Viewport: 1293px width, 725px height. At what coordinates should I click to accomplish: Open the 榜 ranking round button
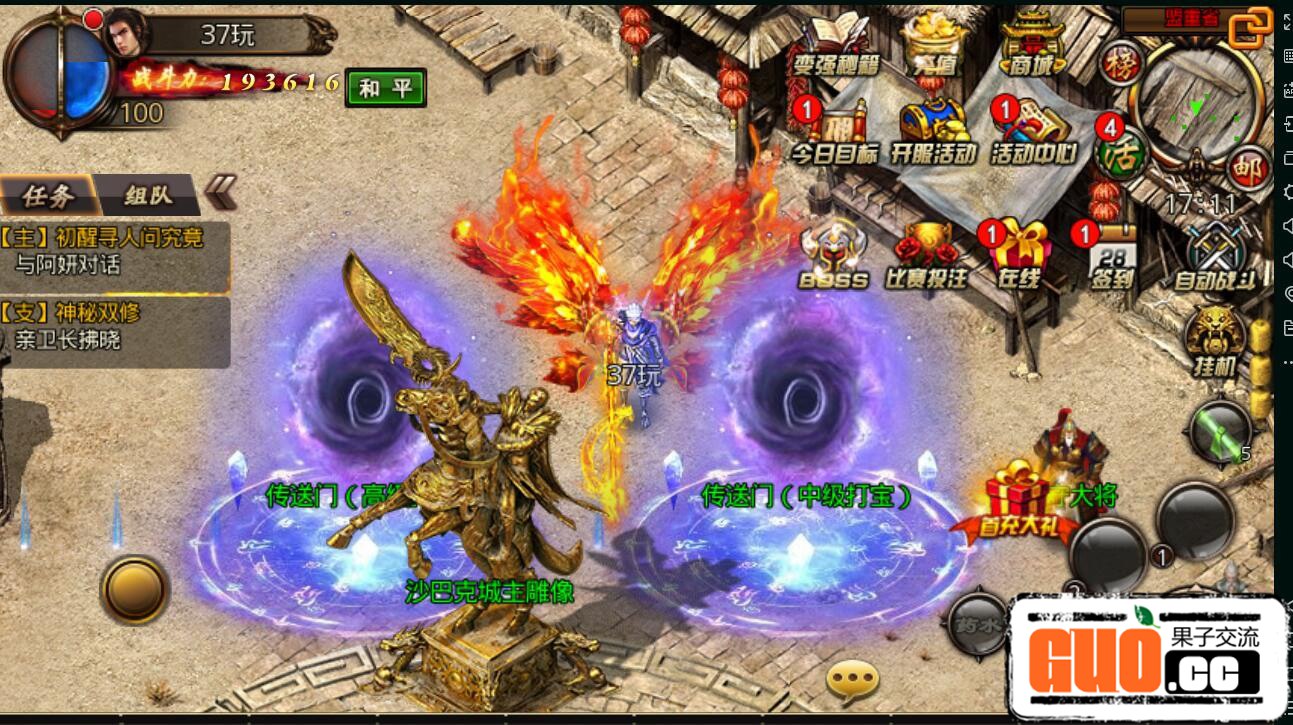1121,64
